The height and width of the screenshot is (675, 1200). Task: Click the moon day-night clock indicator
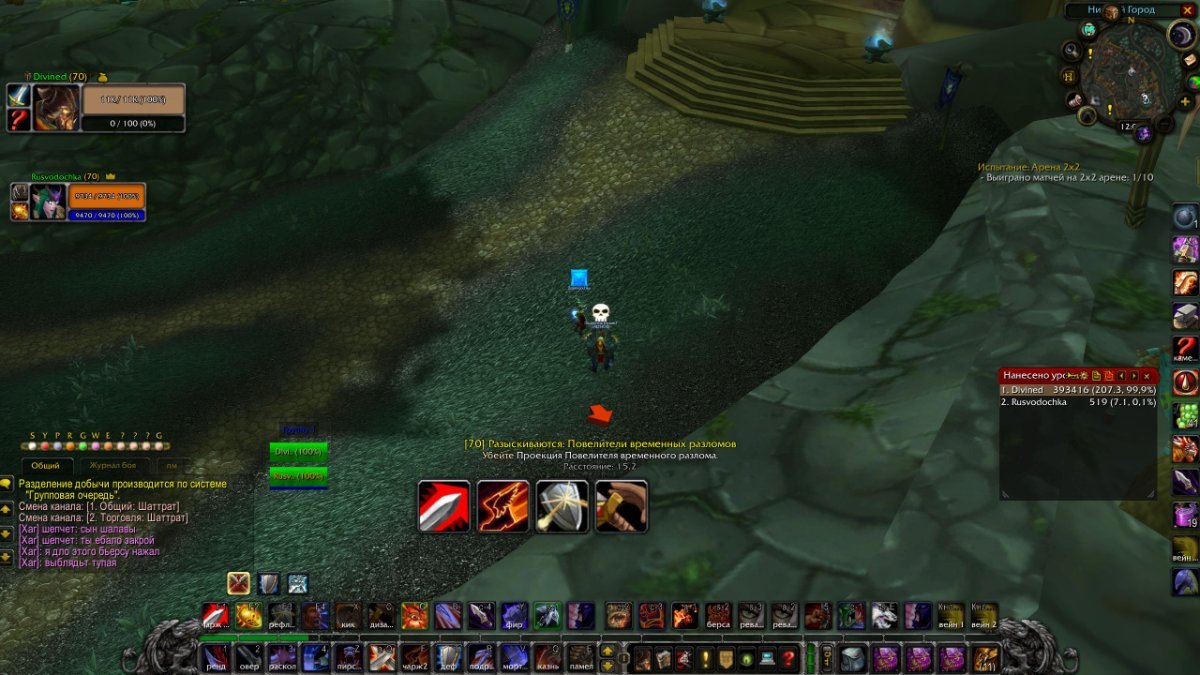click(1181, 35)
